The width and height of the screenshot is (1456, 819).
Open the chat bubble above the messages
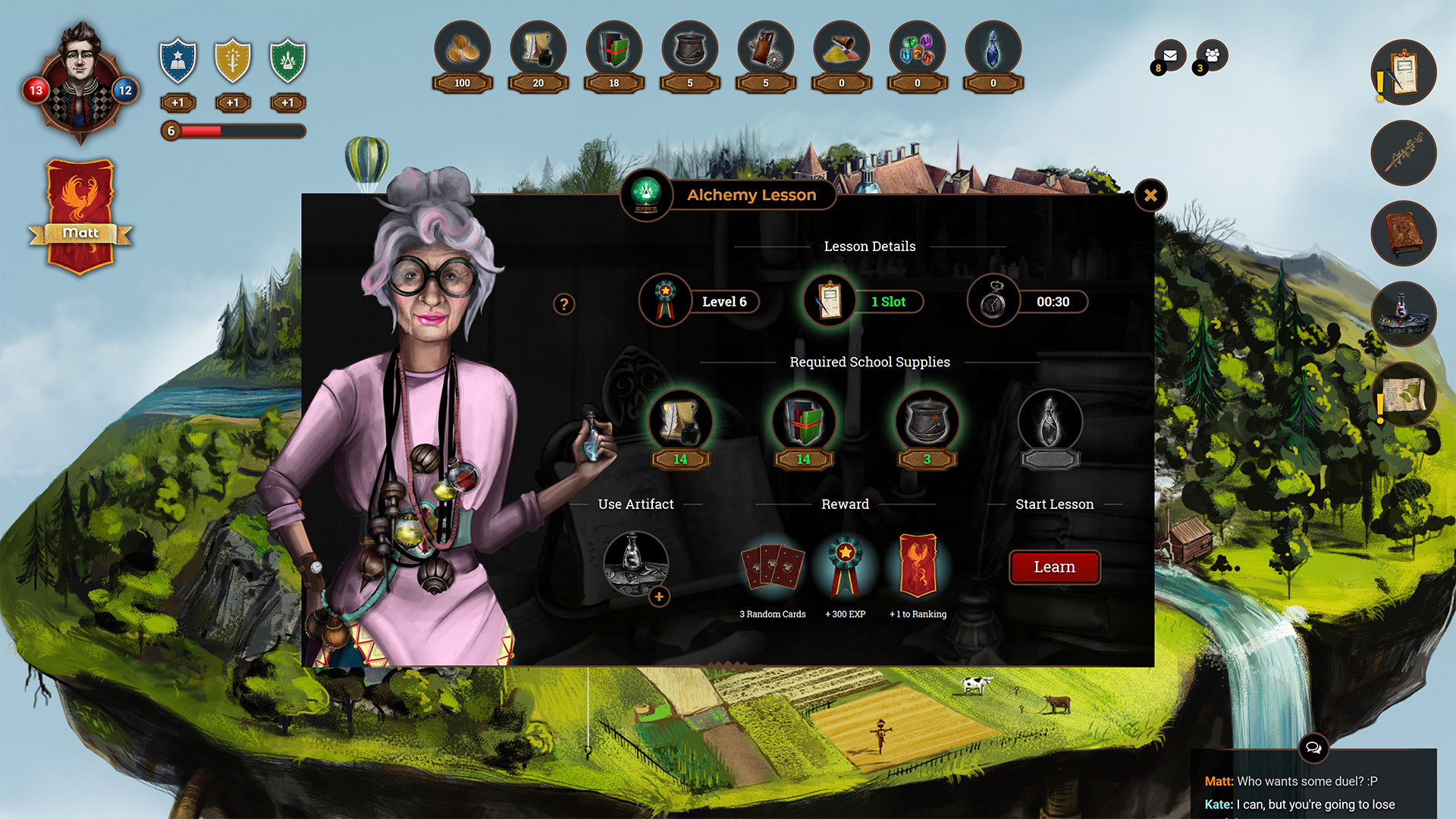(1314, 749)
